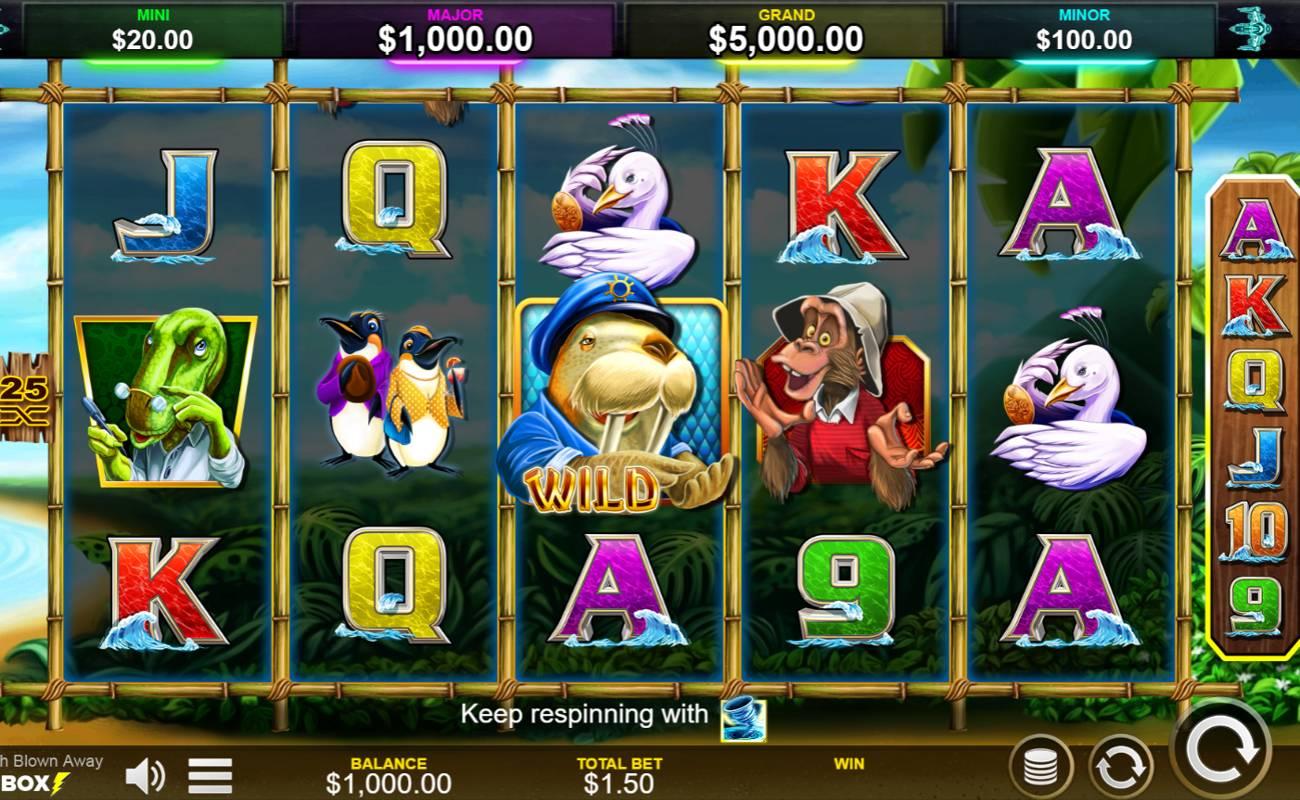Spin the reels with the large arrow button
Screen dimensions: 1300x800
point(1221,749)
